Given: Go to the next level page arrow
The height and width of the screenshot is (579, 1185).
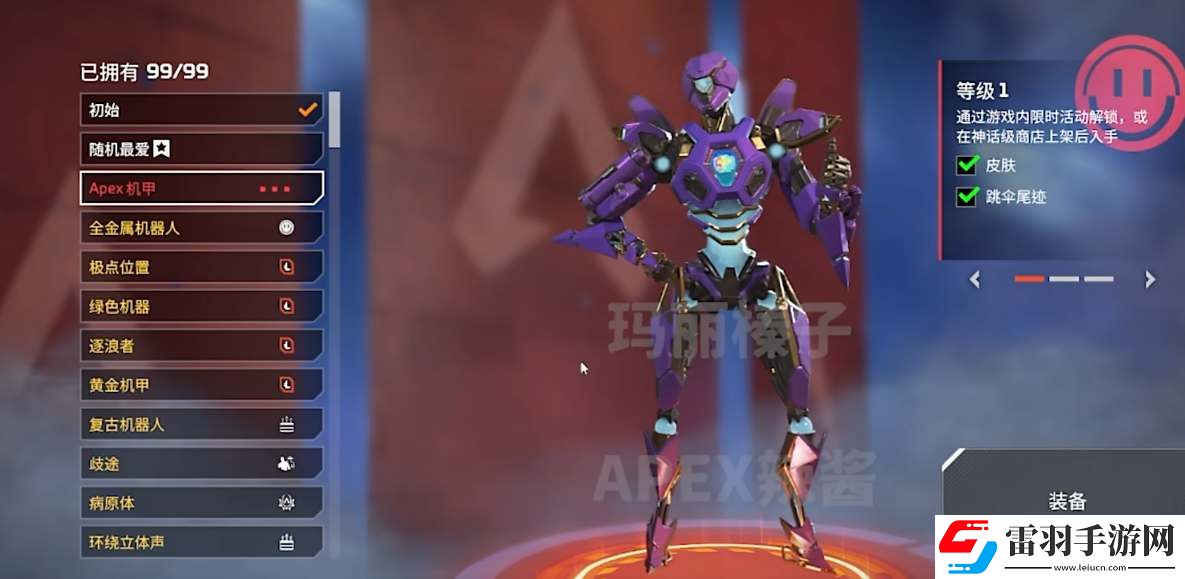Looking at the screenshot, I should tap(1150, 280).
